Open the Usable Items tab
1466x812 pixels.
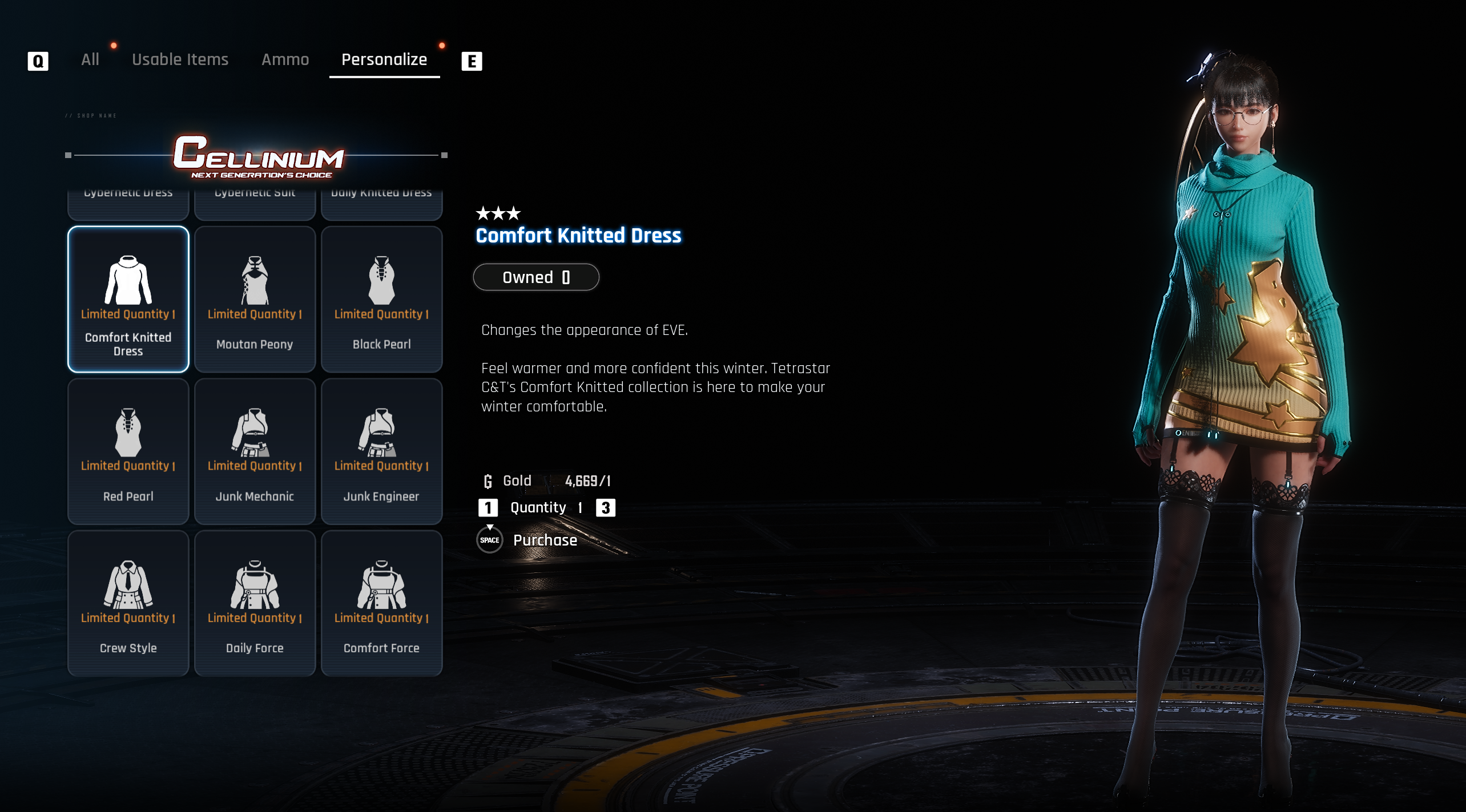180,60
